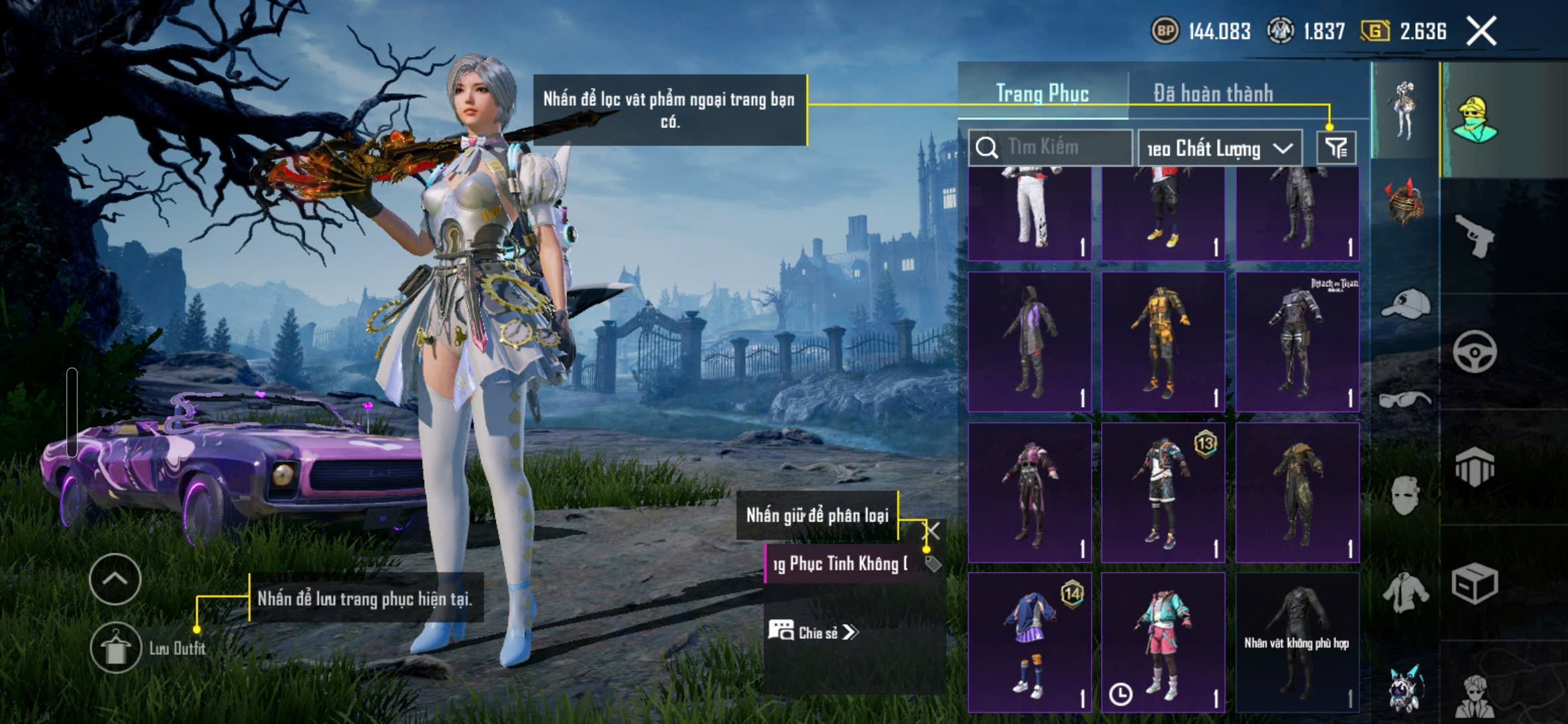Screen dimensions: 1568x724
Task: Pick the yellow and black jumpsuit outfit
Action: tap(1163, 342)
